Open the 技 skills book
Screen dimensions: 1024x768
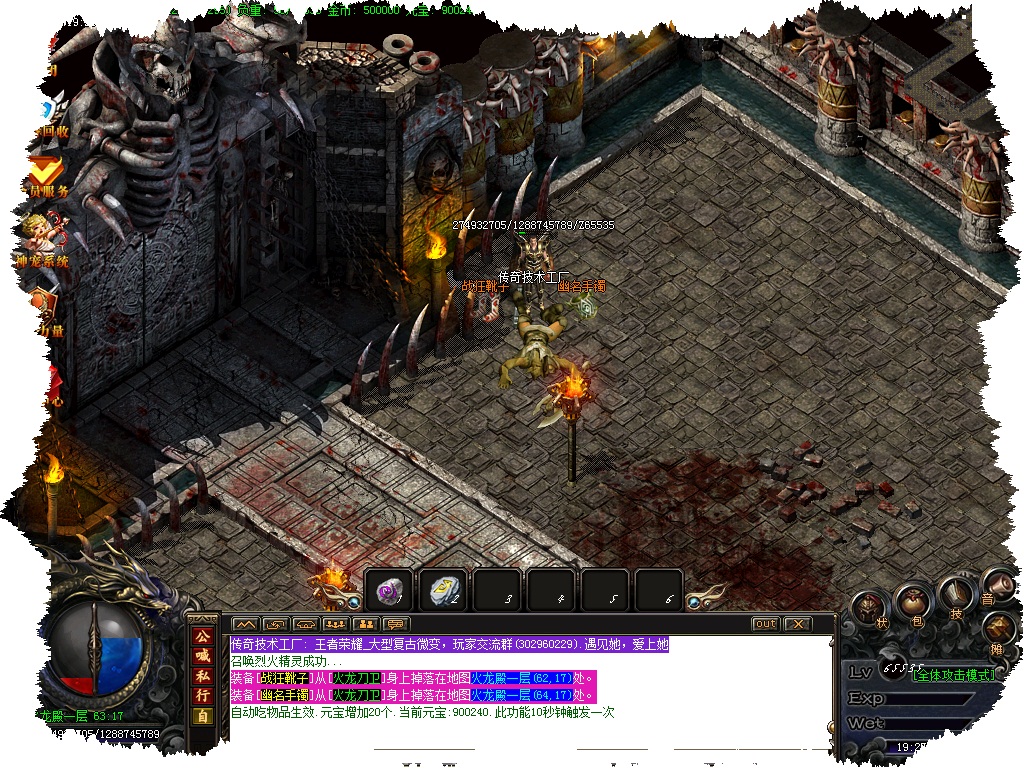pyautogui.click(x=956, y=597)
